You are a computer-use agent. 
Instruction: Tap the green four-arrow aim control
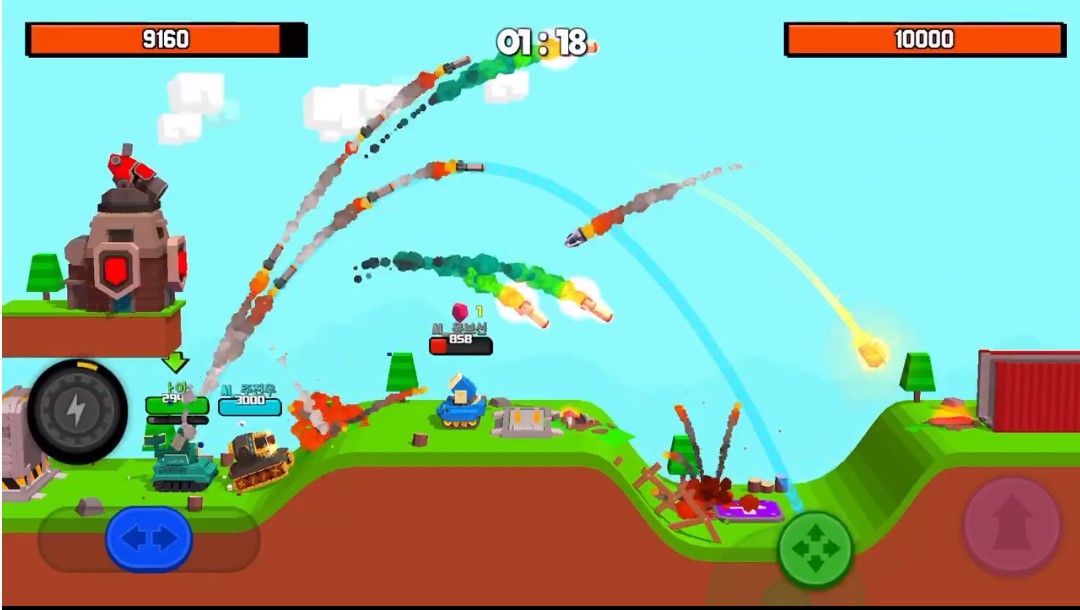pyautogui.click(x=816, y=549)
